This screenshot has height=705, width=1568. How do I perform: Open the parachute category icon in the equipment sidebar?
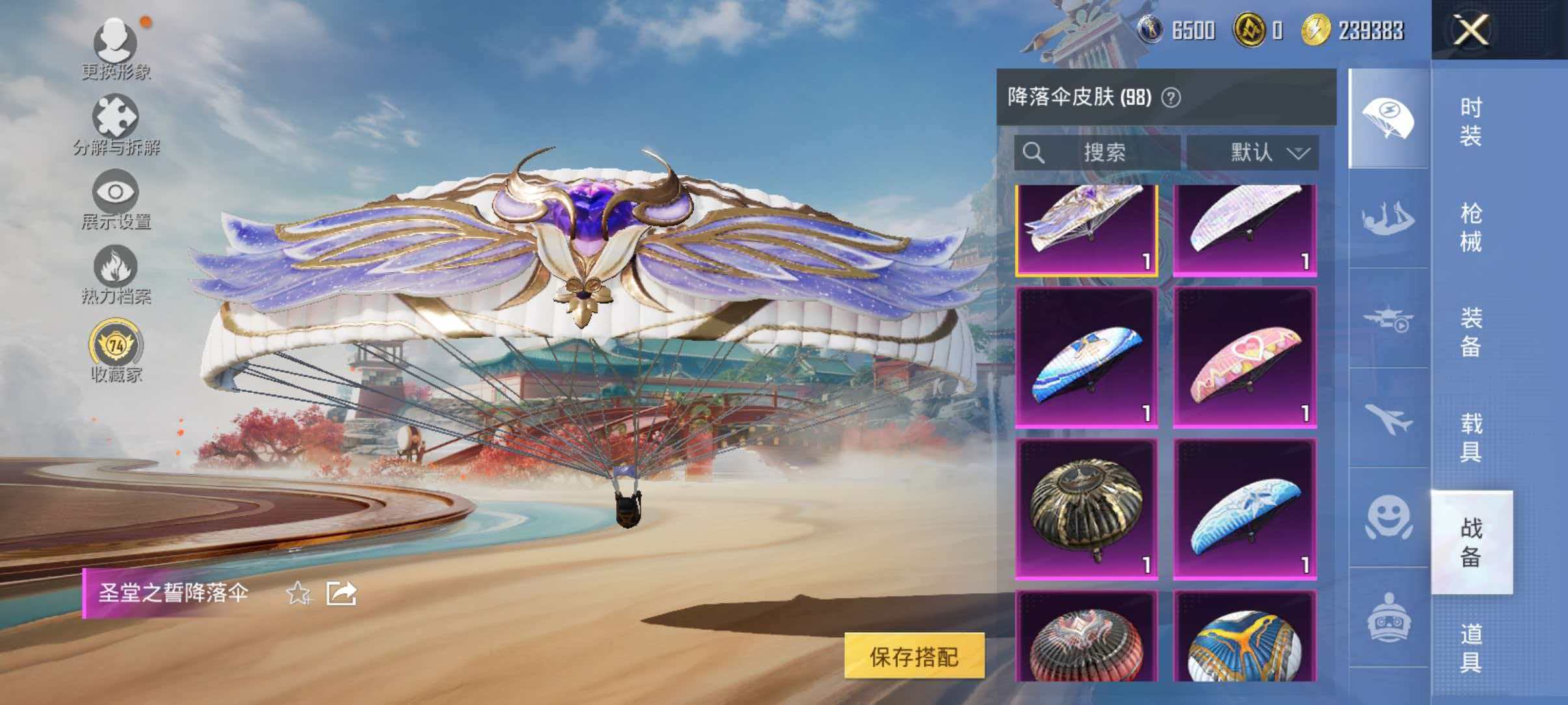click(x=1387, y=114)
